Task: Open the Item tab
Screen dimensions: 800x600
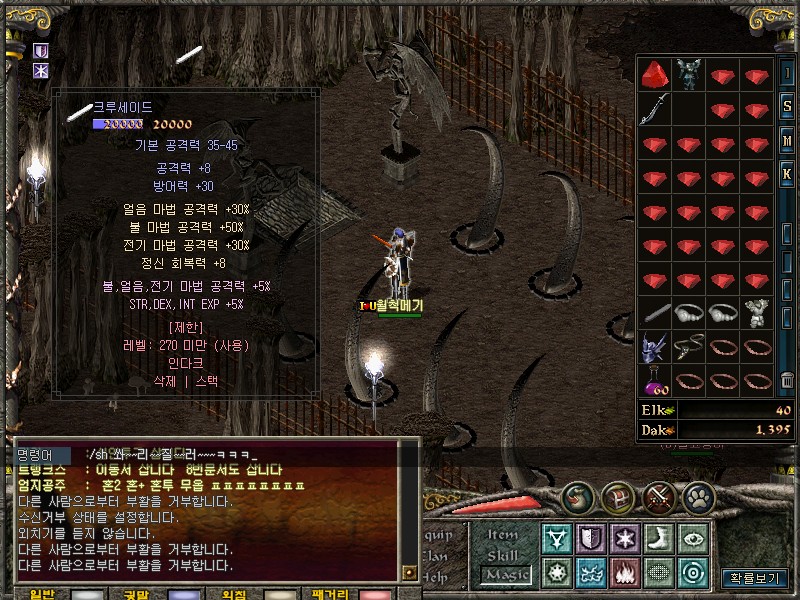Action: [503, 536]
